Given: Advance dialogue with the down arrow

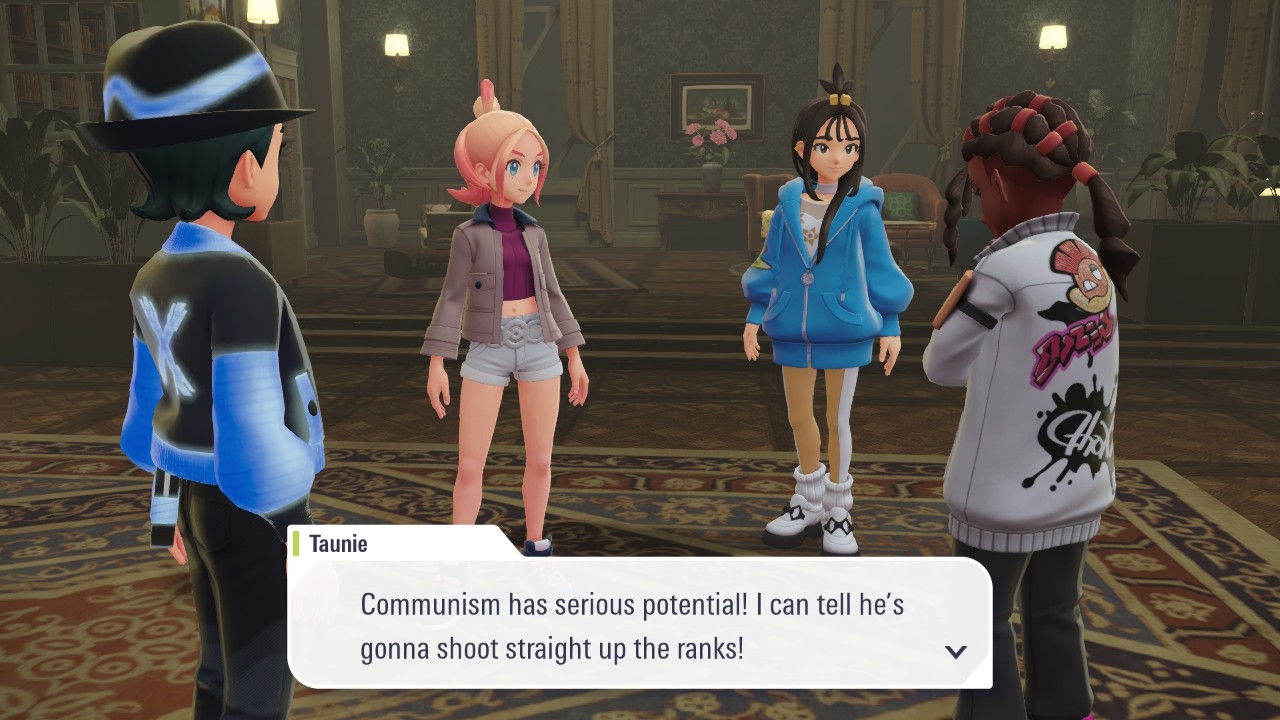Looking at the screenshot, I should (x=956, y=651).
